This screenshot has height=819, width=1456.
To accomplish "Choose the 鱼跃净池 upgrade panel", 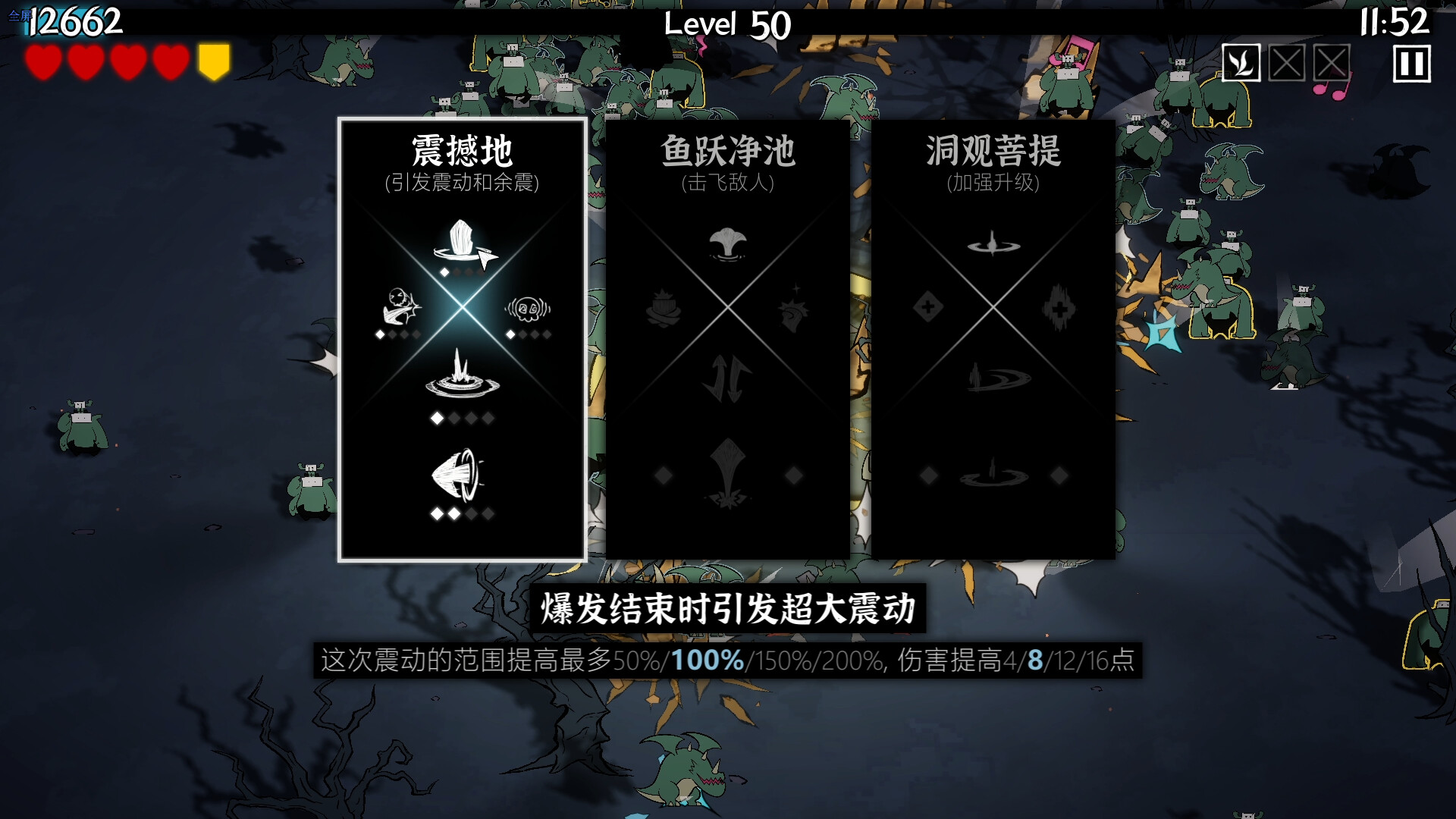I will tap(729, 341).
